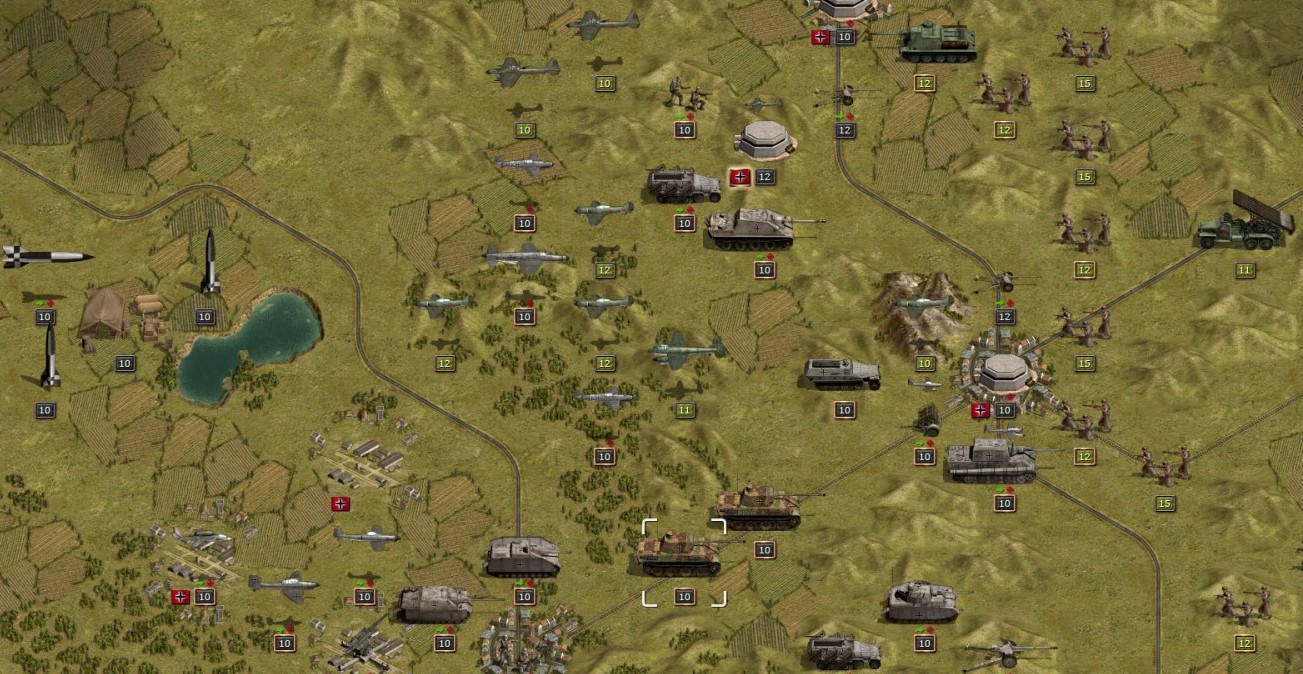Select the bracketed camouflaged tank unit
The height and width of the screenshot is (674, 1303).
coord(683,553)
